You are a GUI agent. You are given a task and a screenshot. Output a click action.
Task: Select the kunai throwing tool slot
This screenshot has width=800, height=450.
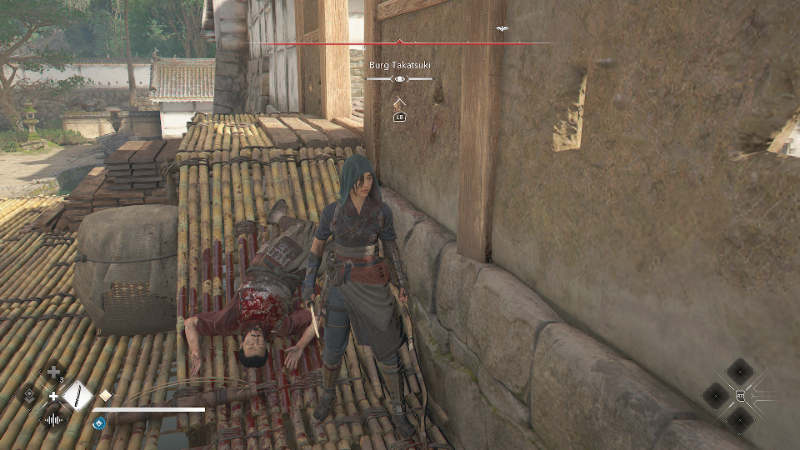(77, 396)
